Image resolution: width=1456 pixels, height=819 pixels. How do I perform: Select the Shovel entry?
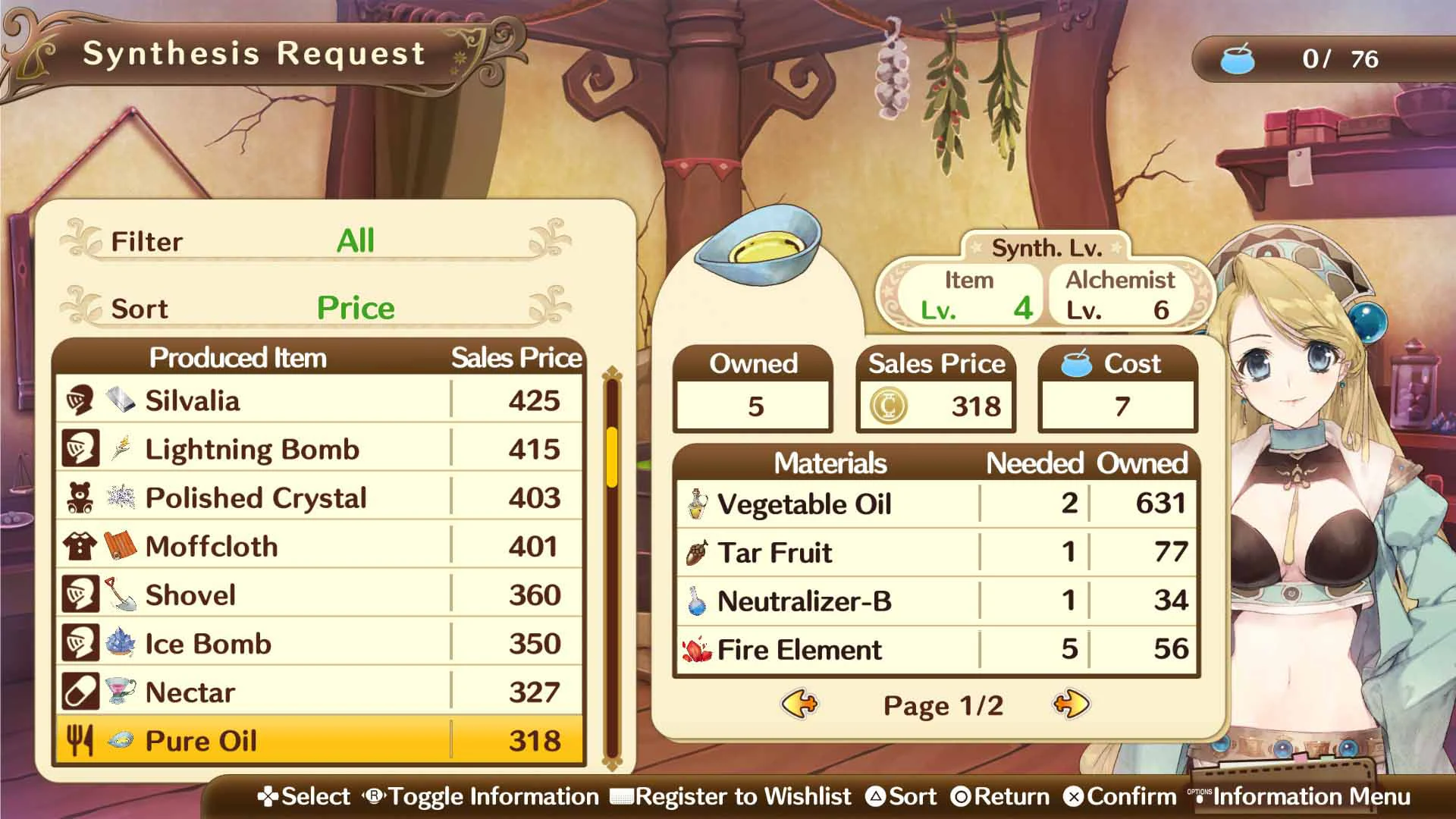[318, 595]
